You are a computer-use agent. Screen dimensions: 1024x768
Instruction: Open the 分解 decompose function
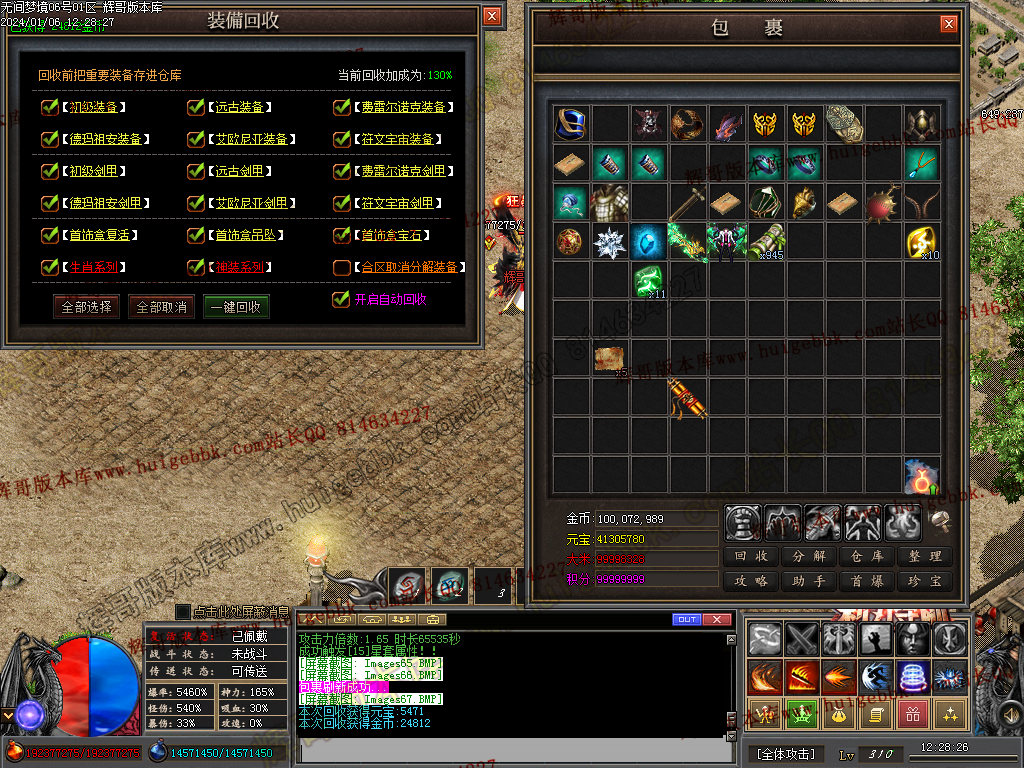(x=809, y=556)
